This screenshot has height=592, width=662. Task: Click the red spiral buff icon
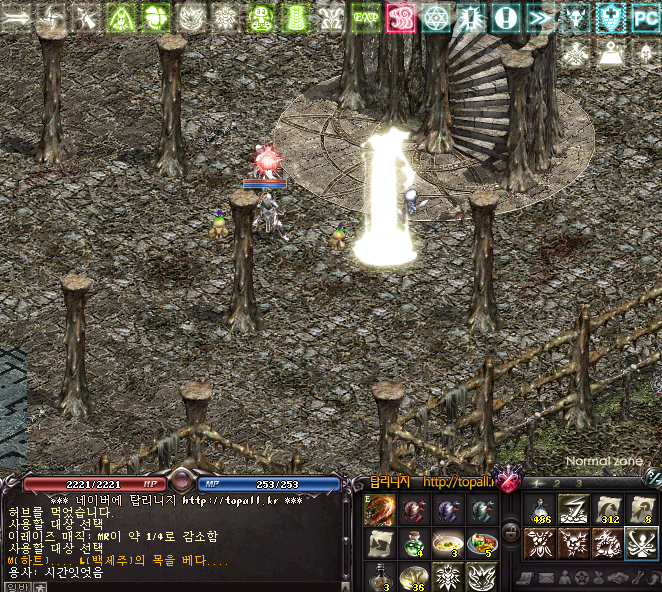[x=401, y=17]
